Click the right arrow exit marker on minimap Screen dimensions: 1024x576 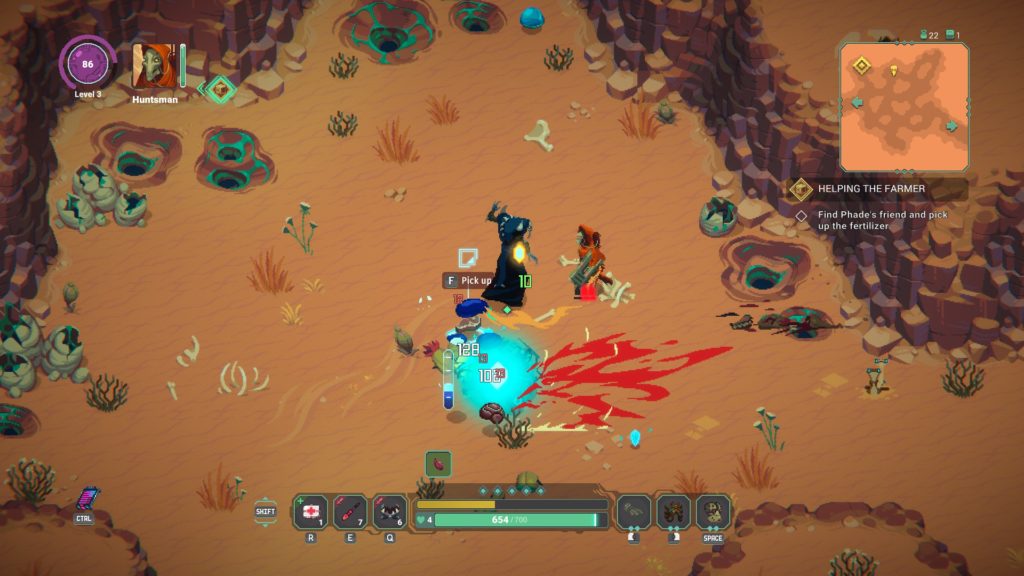[x=951, y=126]
